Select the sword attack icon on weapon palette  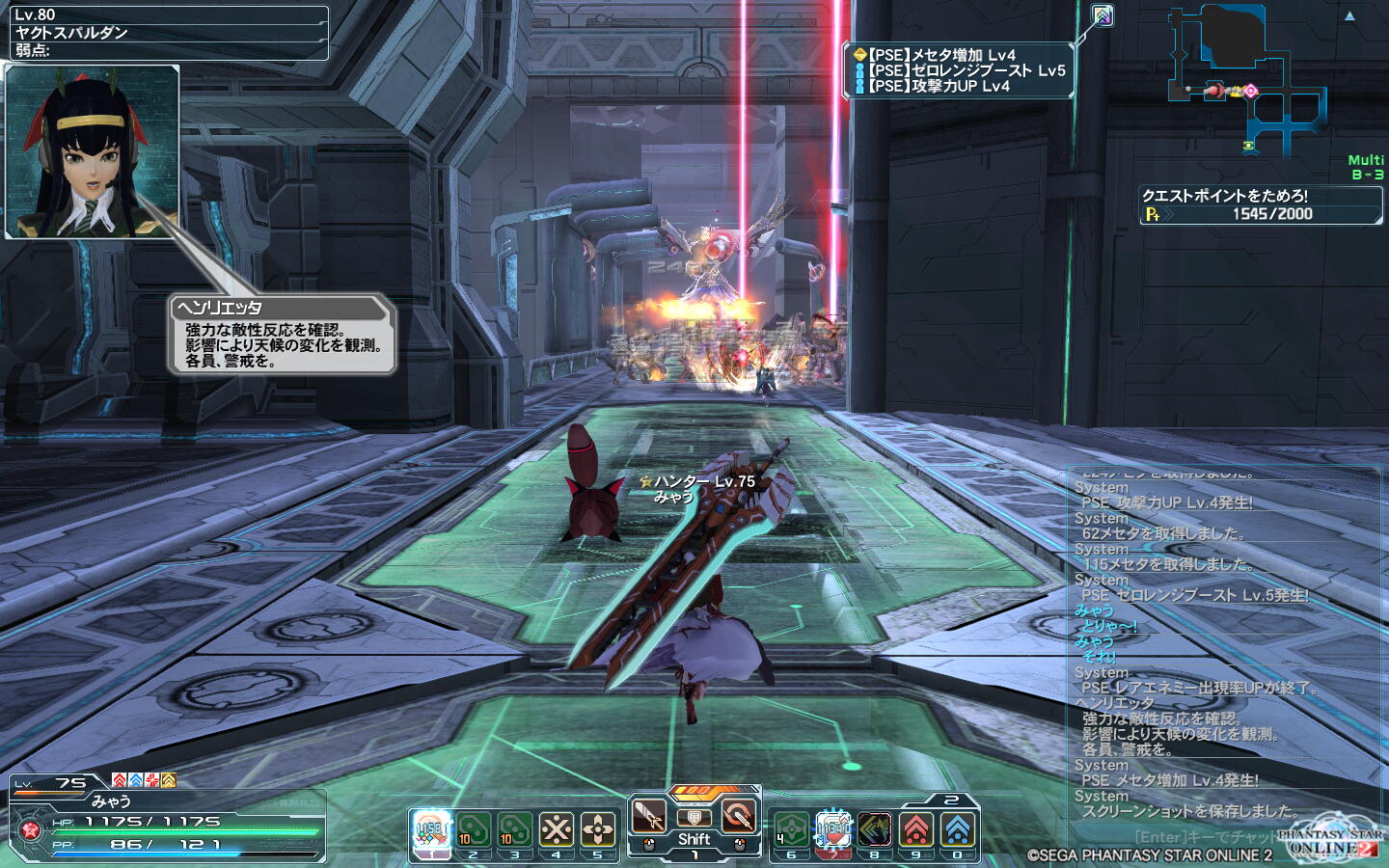pyautogui.click(x=649, y=816)
